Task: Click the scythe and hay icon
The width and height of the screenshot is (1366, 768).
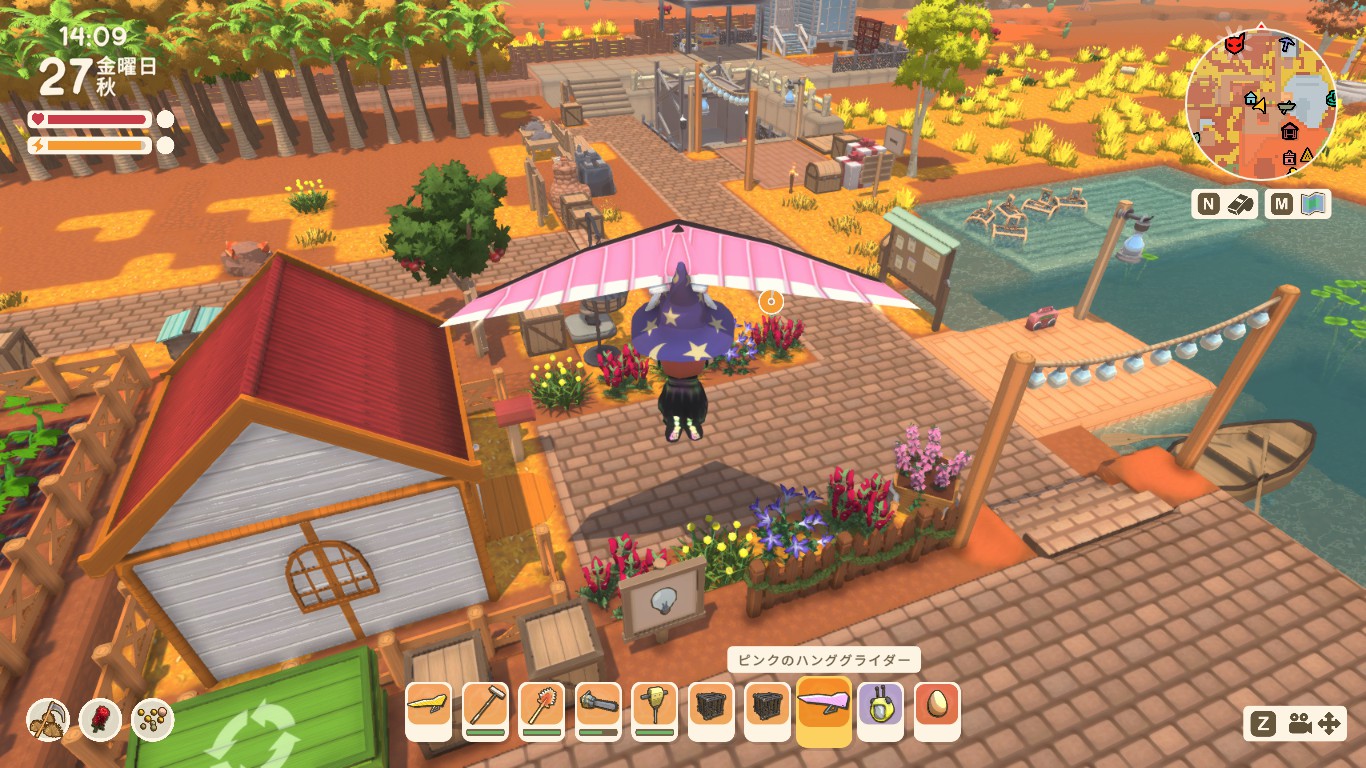Action: [x=47, y=718]
